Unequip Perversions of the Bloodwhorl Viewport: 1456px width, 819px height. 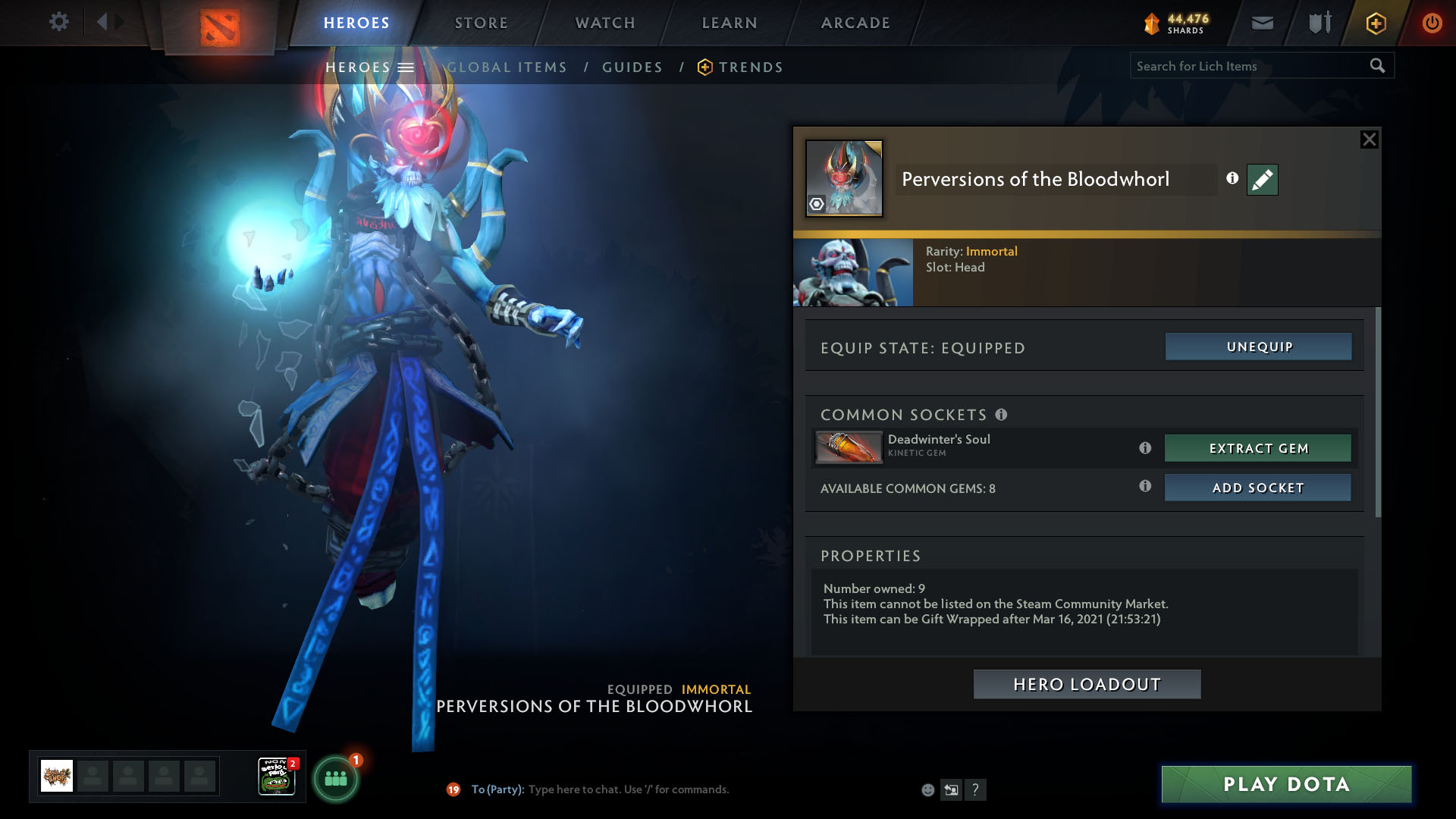click(1258, 347)
